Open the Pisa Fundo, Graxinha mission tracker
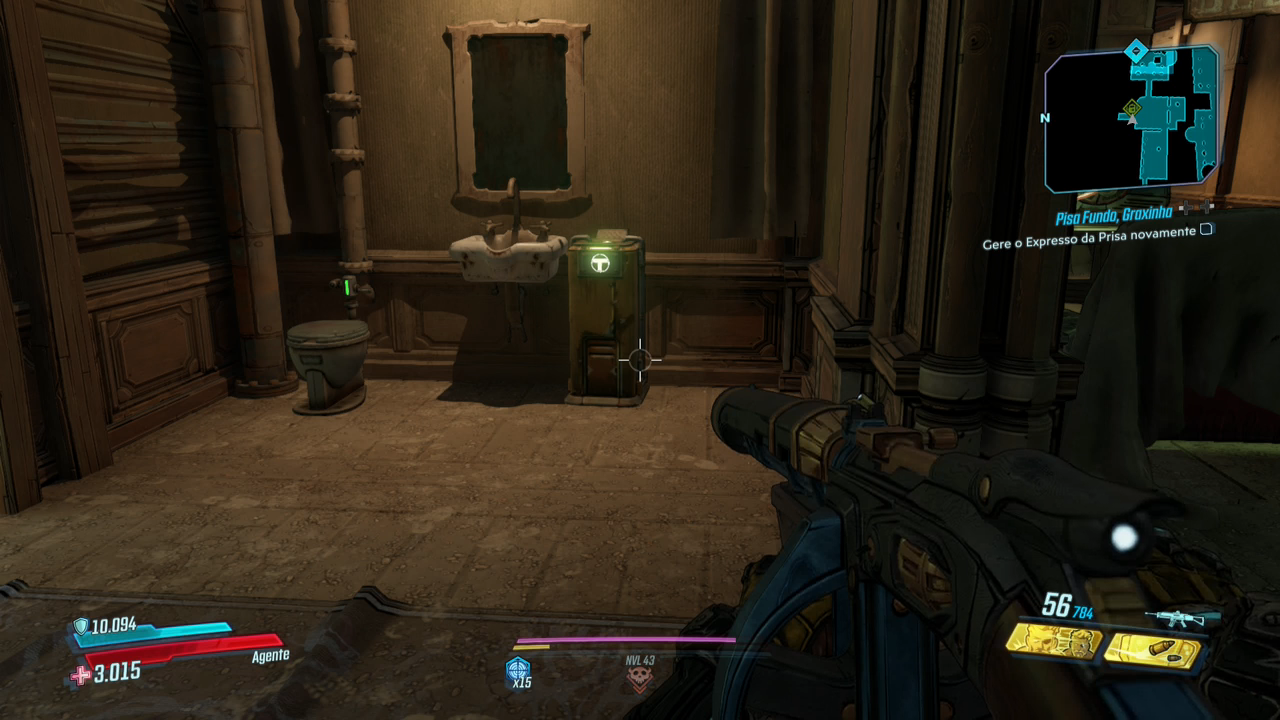 click(1114, 213)
